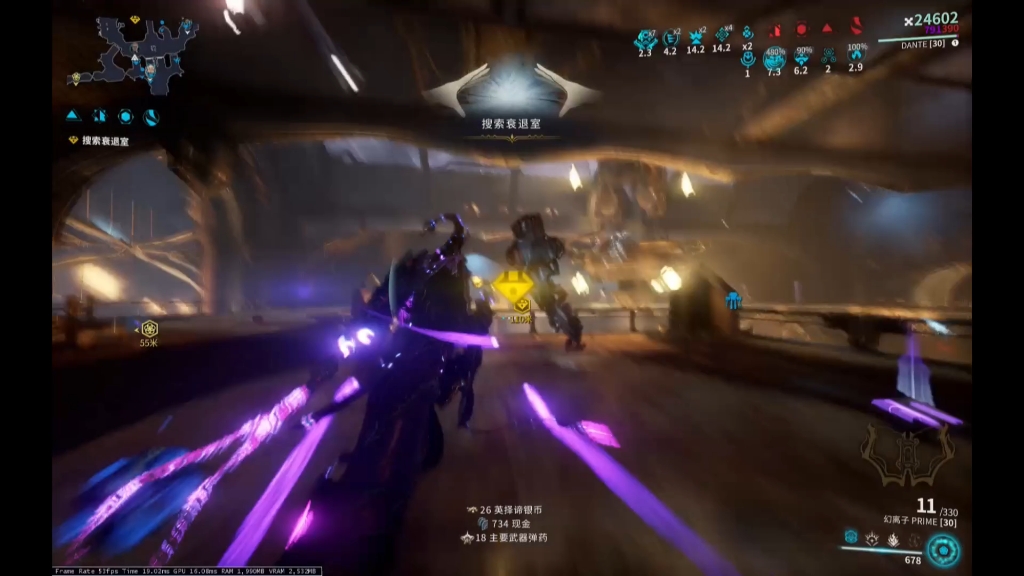Image resolution: width=1024 pixels, height=576 pixels.
Task: Use the crown-shaped second ability
Action: click(x=873, y=539)
